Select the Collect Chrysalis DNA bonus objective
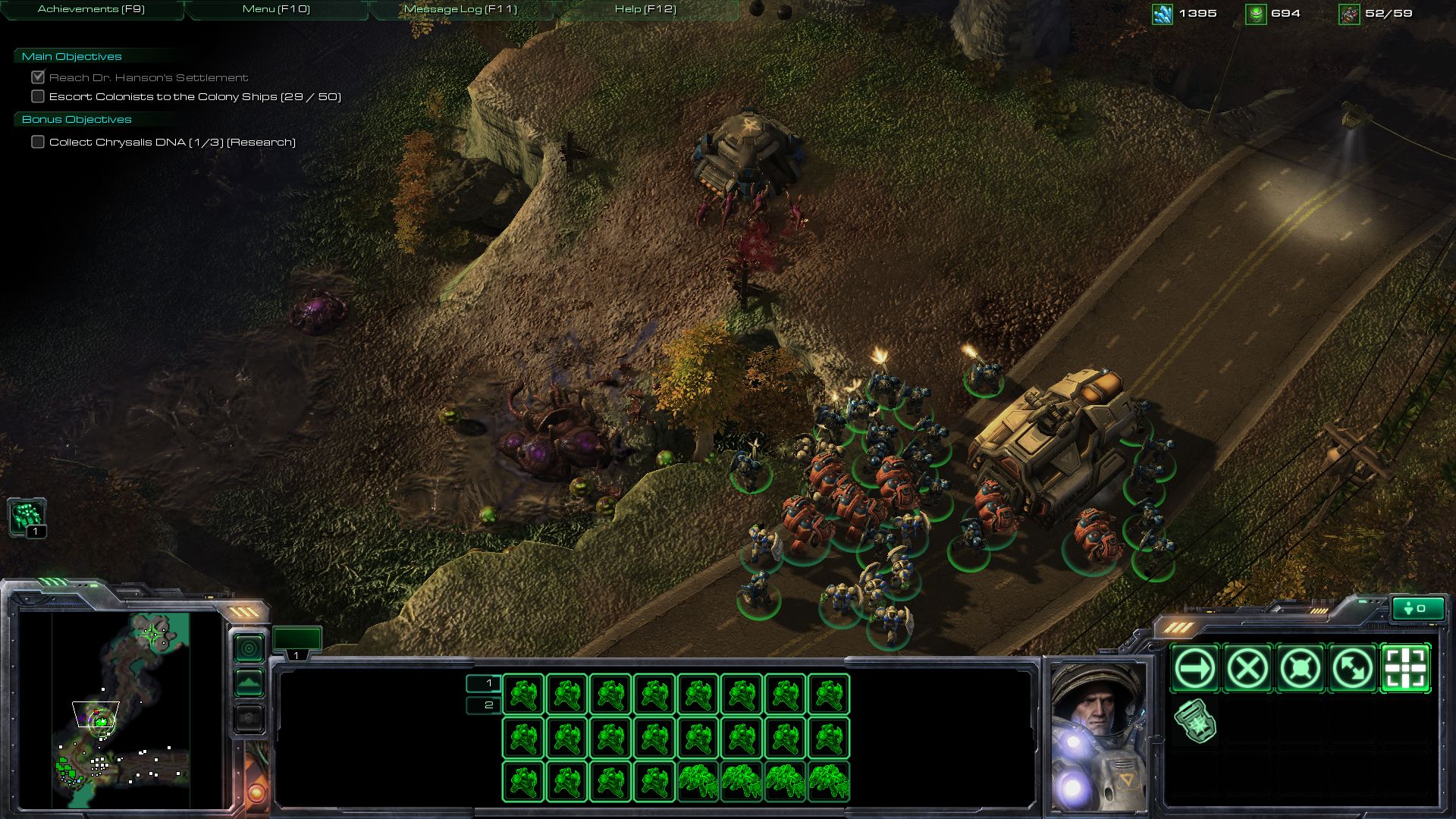Viewport: 1456px width, 819px height. (172, 143)
